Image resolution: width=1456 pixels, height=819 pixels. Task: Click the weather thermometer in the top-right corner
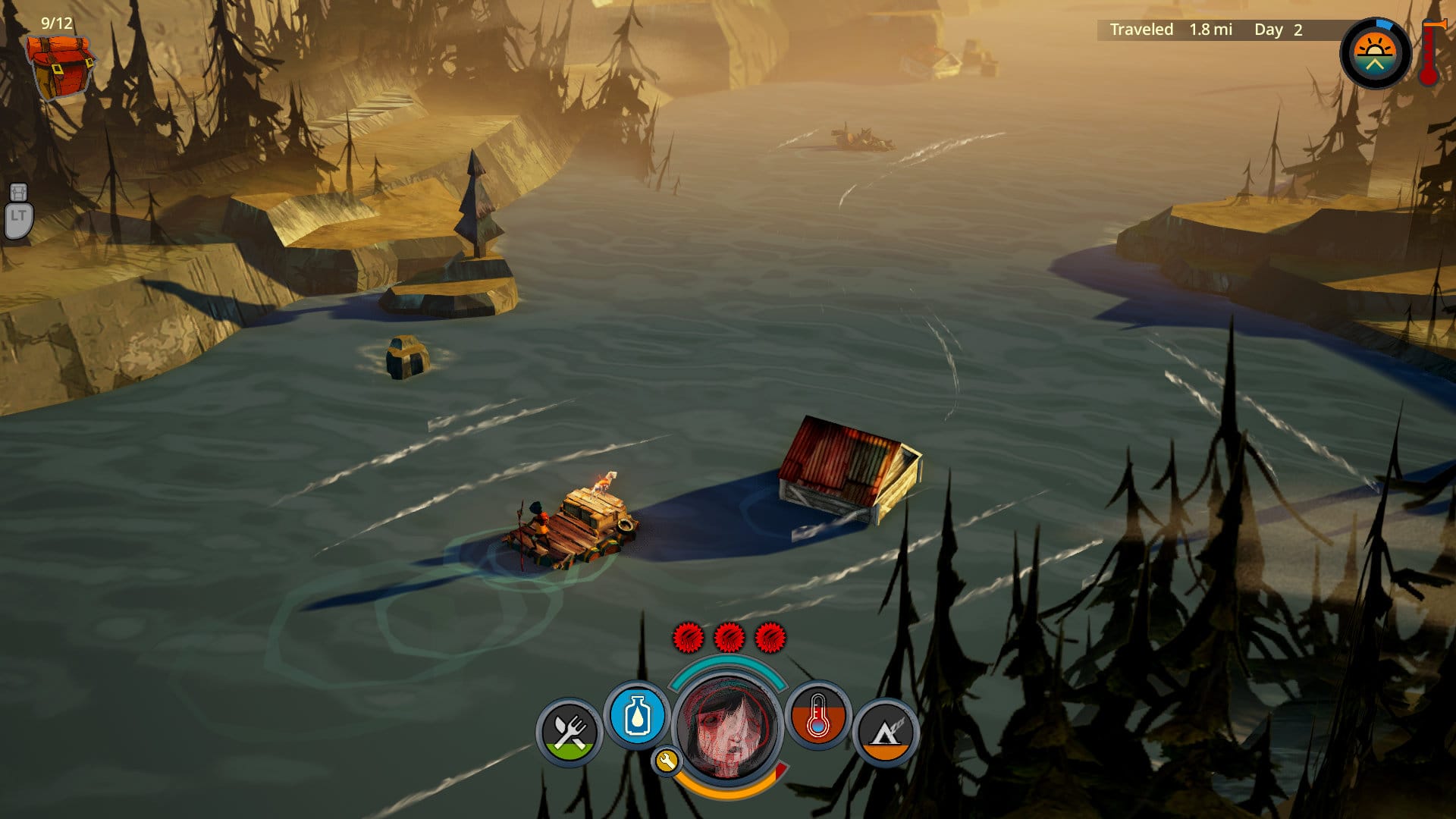coord(1429,53)
